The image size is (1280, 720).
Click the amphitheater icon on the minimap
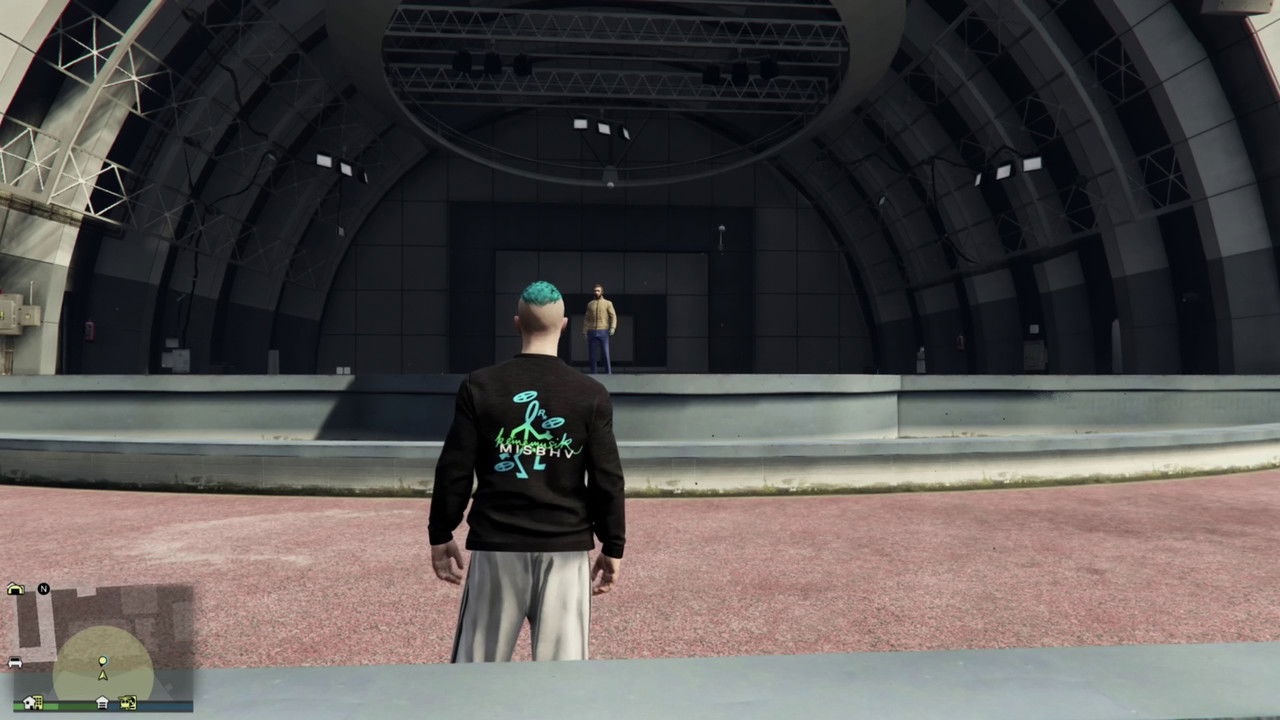(x=16, y=588)
